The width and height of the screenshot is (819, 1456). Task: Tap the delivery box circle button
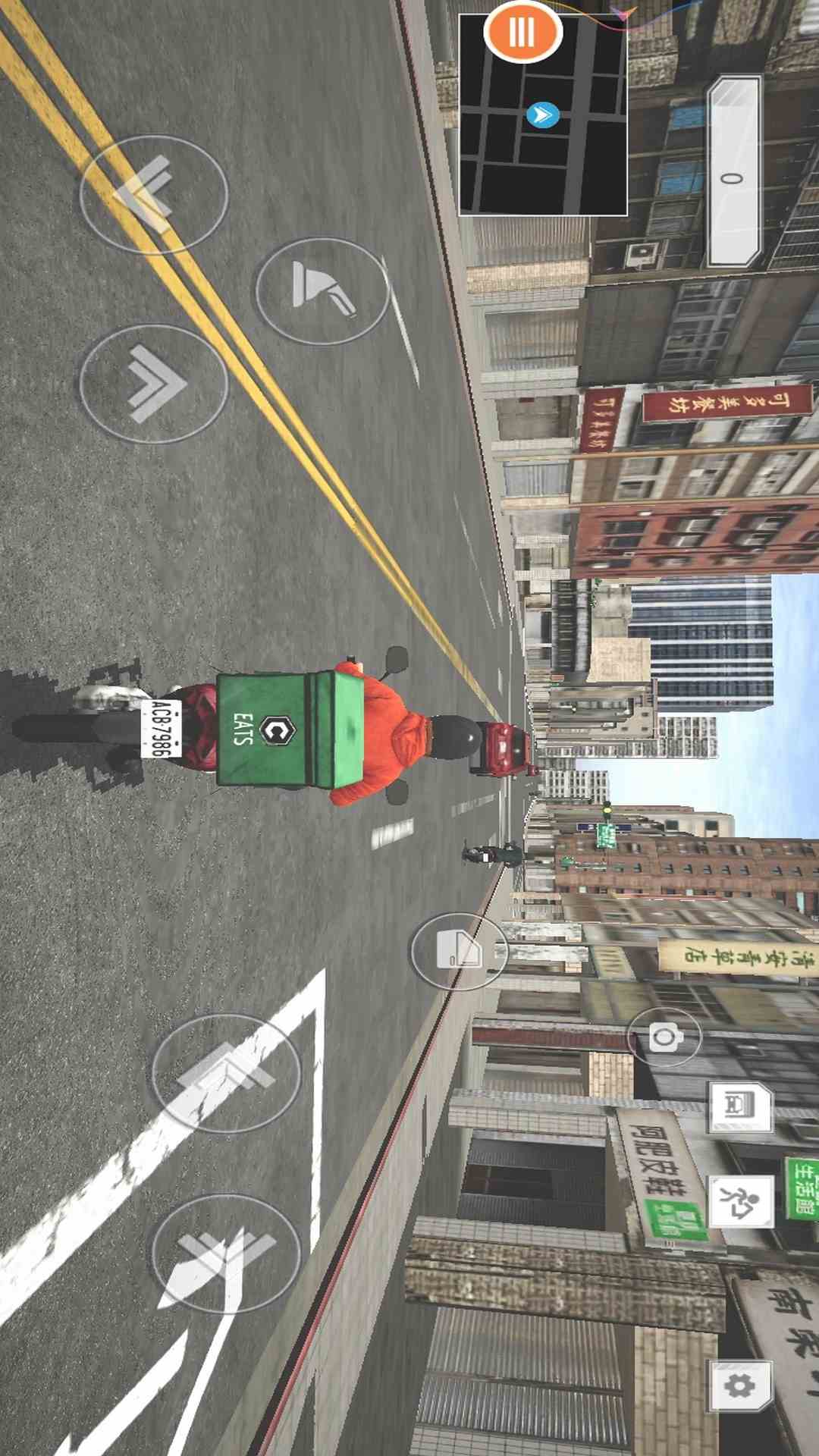click(459, 951)
